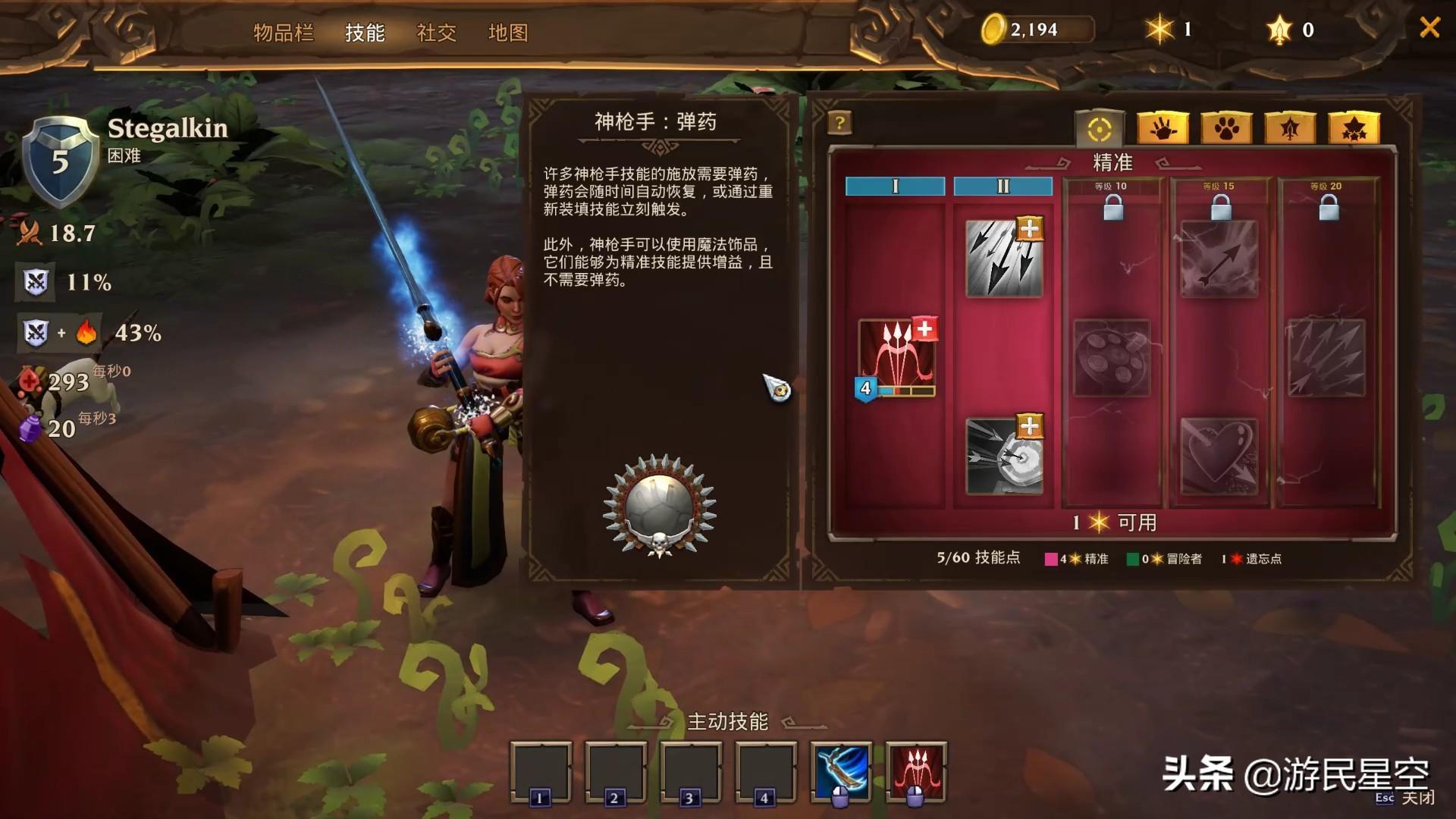Open the paw print skill tree tab
This screenshot has height=819, width=1456.
coord(1227,127)
